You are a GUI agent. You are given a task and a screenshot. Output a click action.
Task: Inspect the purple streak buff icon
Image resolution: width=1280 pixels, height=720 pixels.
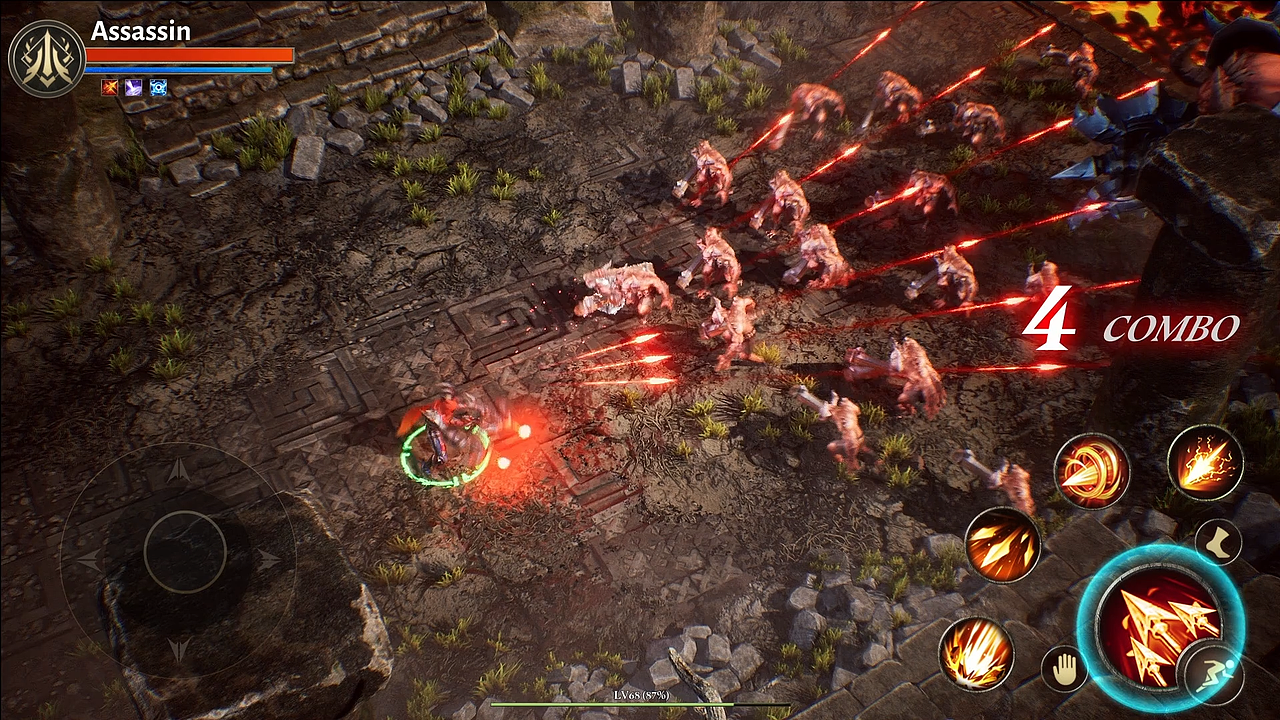(133, 87)
